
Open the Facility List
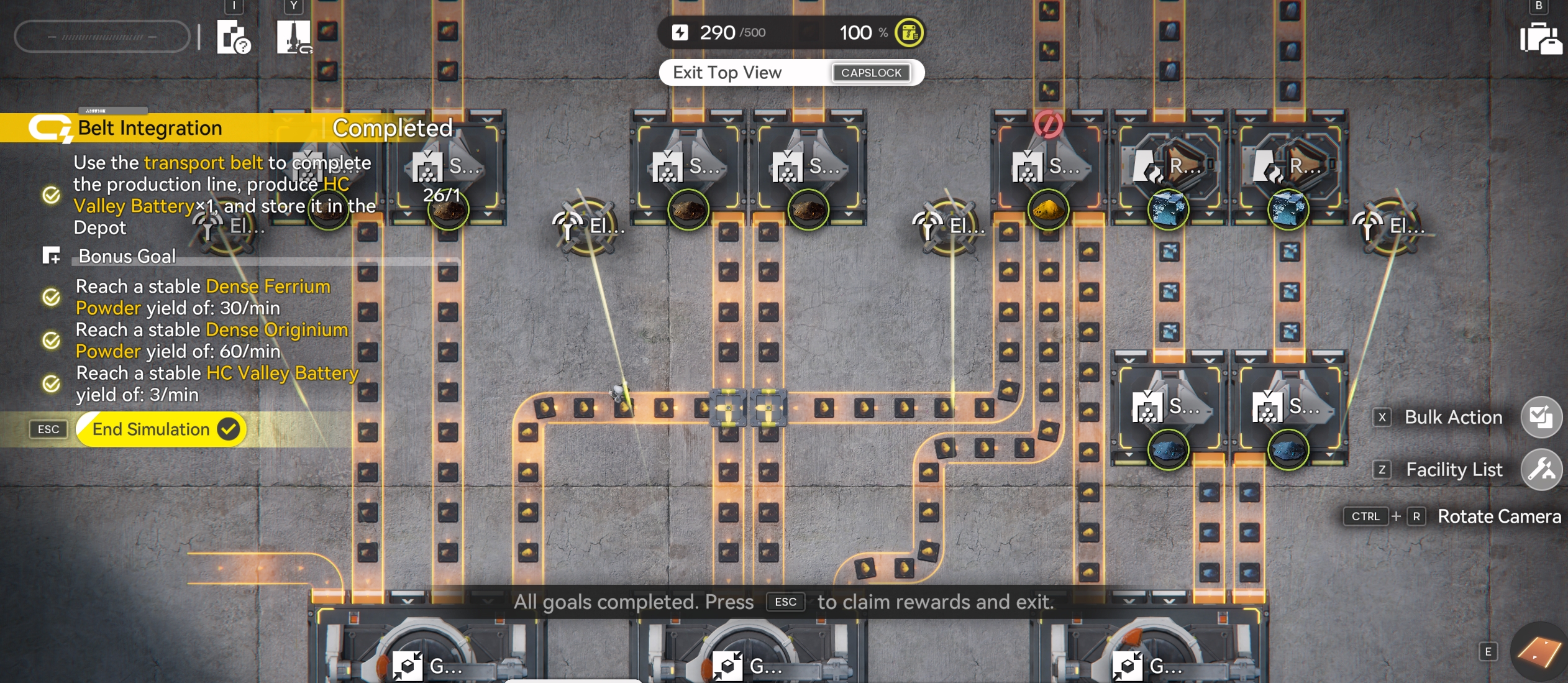pyautogui.click(x=1541, y=469)
